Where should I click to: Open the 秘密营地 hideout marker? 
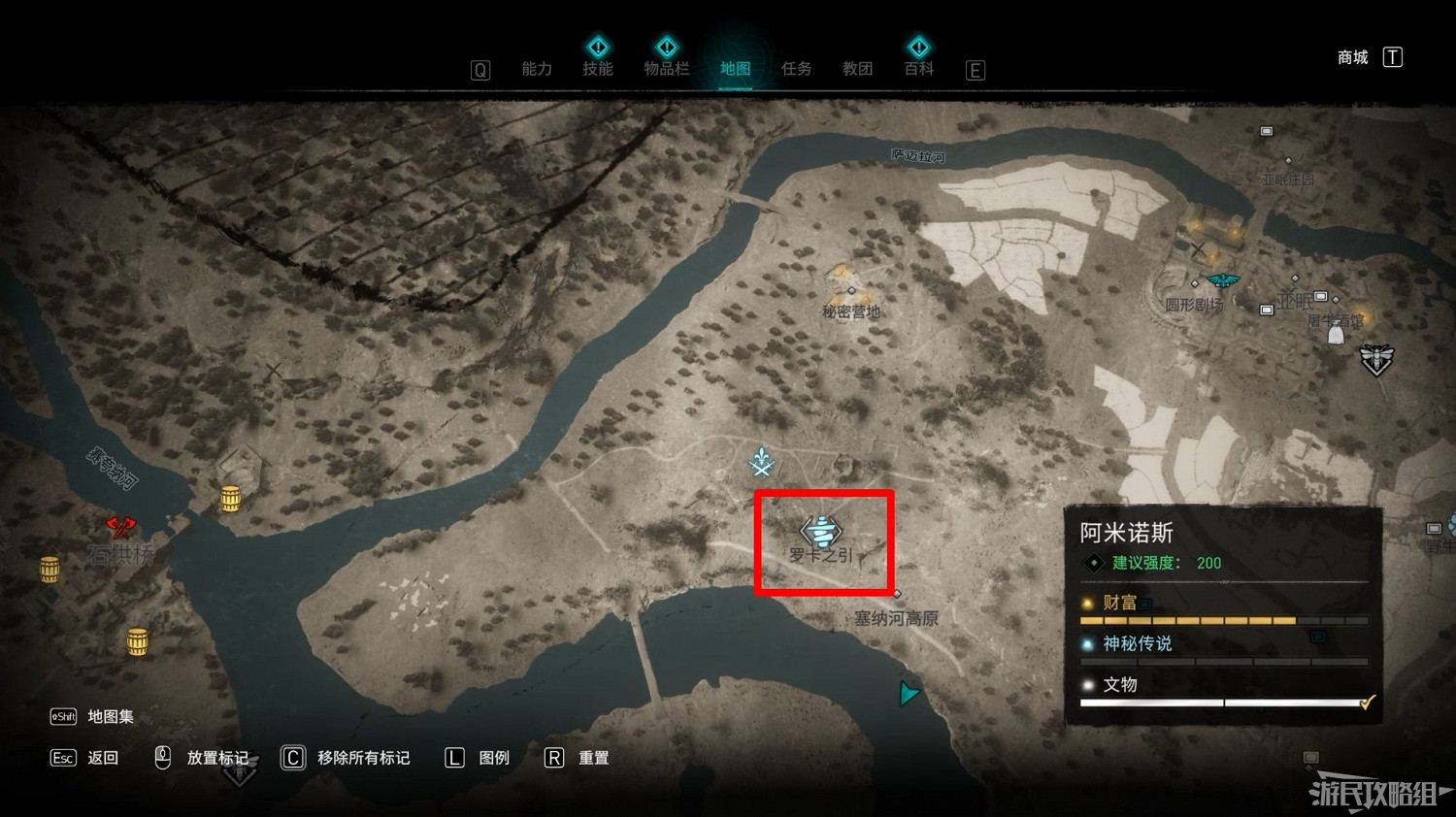pos(851,288)
